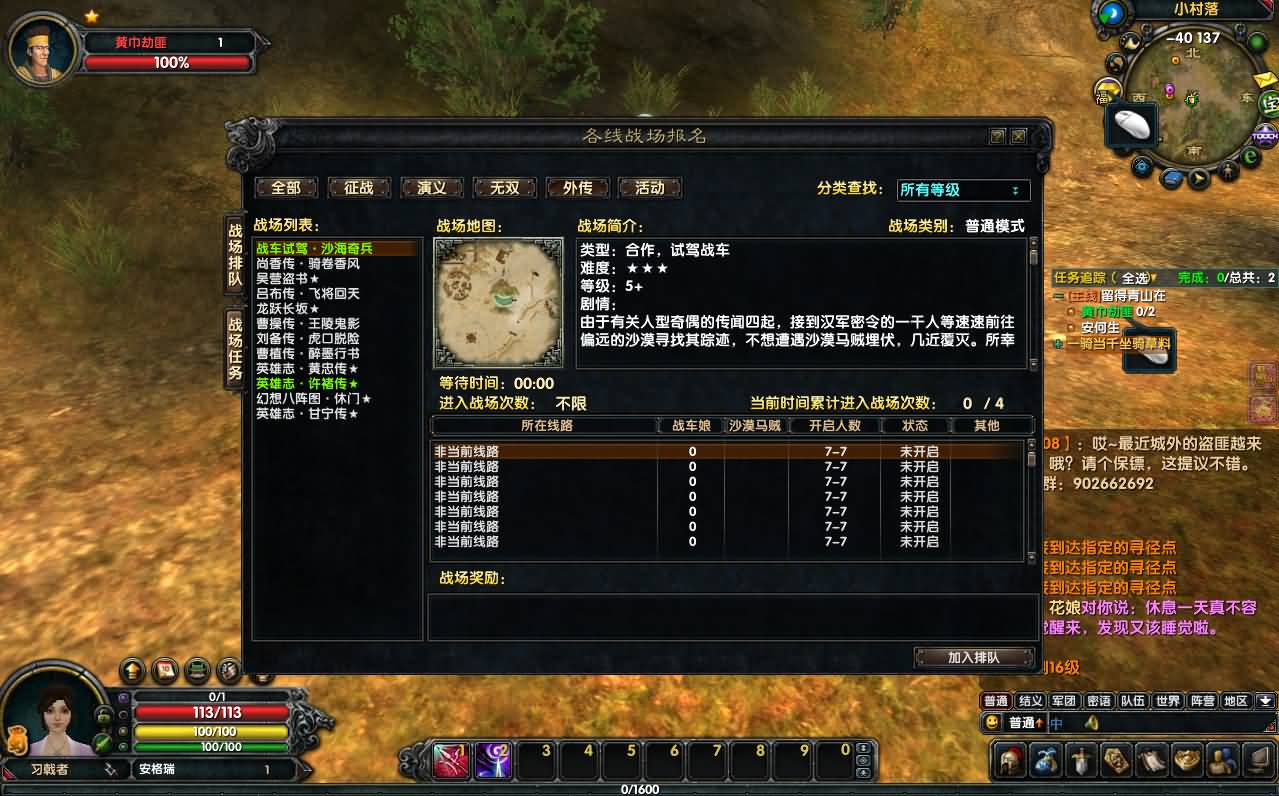Screen dimensions: 1279x796
Task: Filter battlefields by 征战
Action: click(x=358, y=188)
